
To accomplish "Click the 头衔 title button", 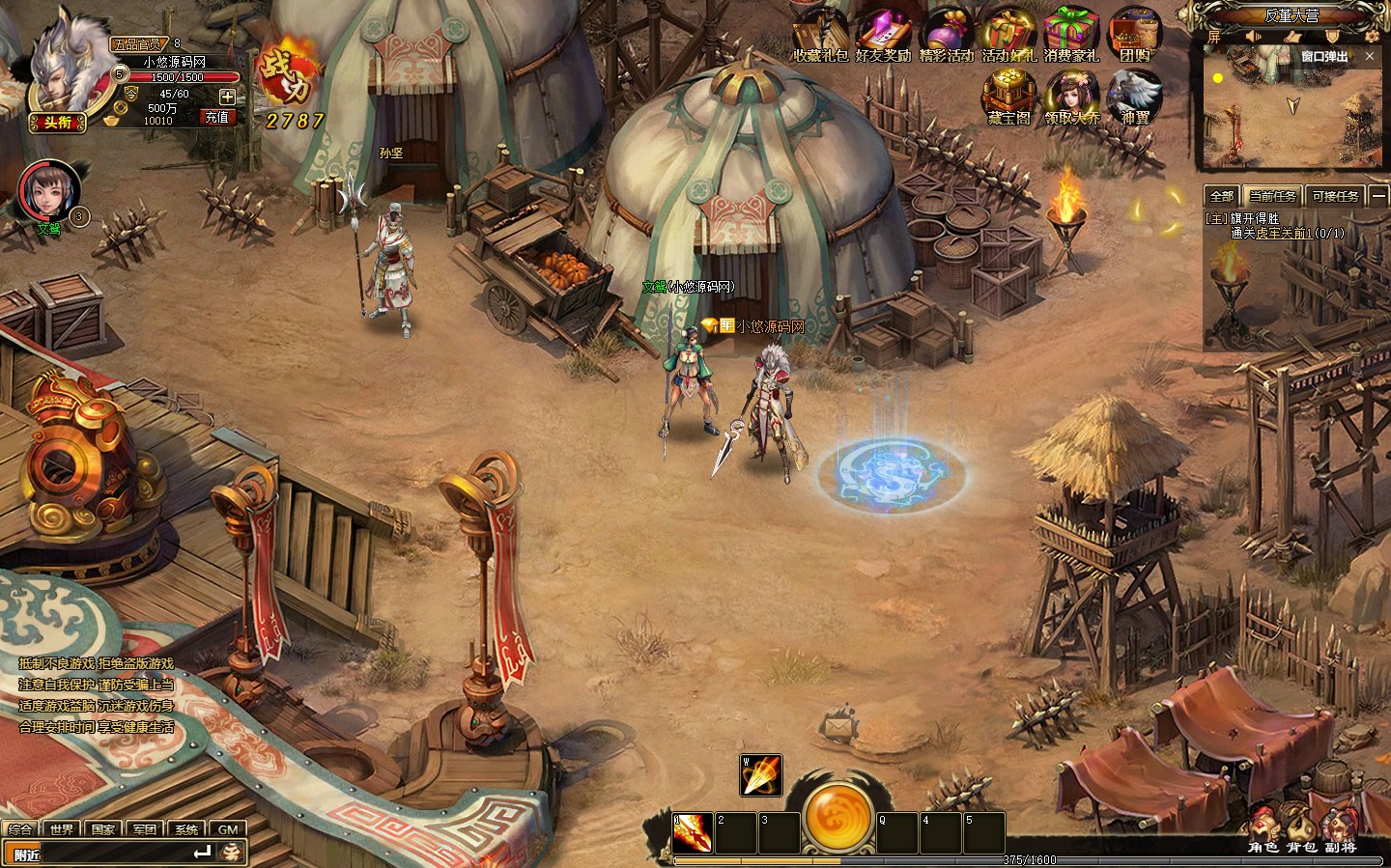I will [58, 122].
